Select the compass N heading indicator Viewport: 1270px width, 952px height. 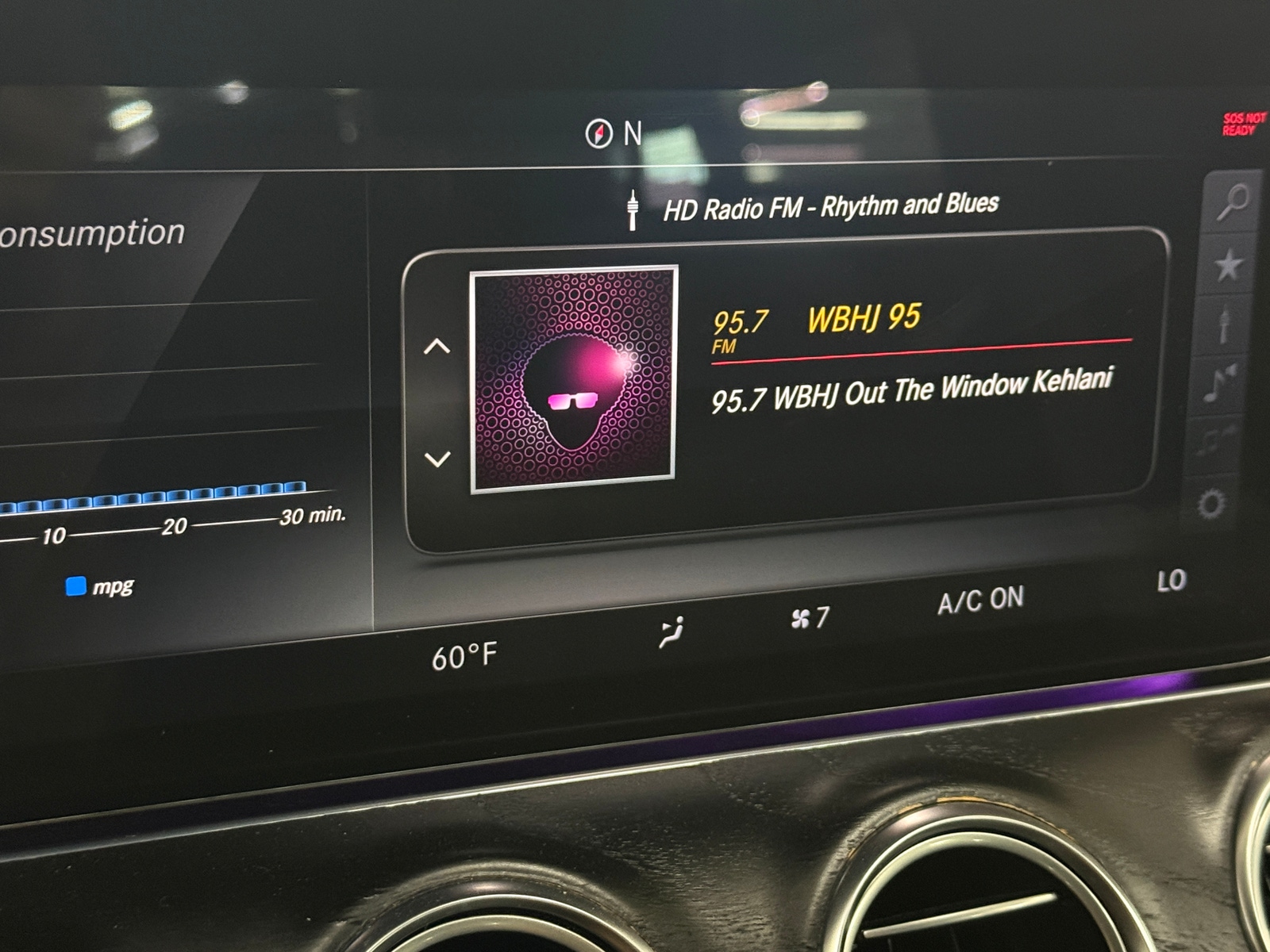point(613,133)
